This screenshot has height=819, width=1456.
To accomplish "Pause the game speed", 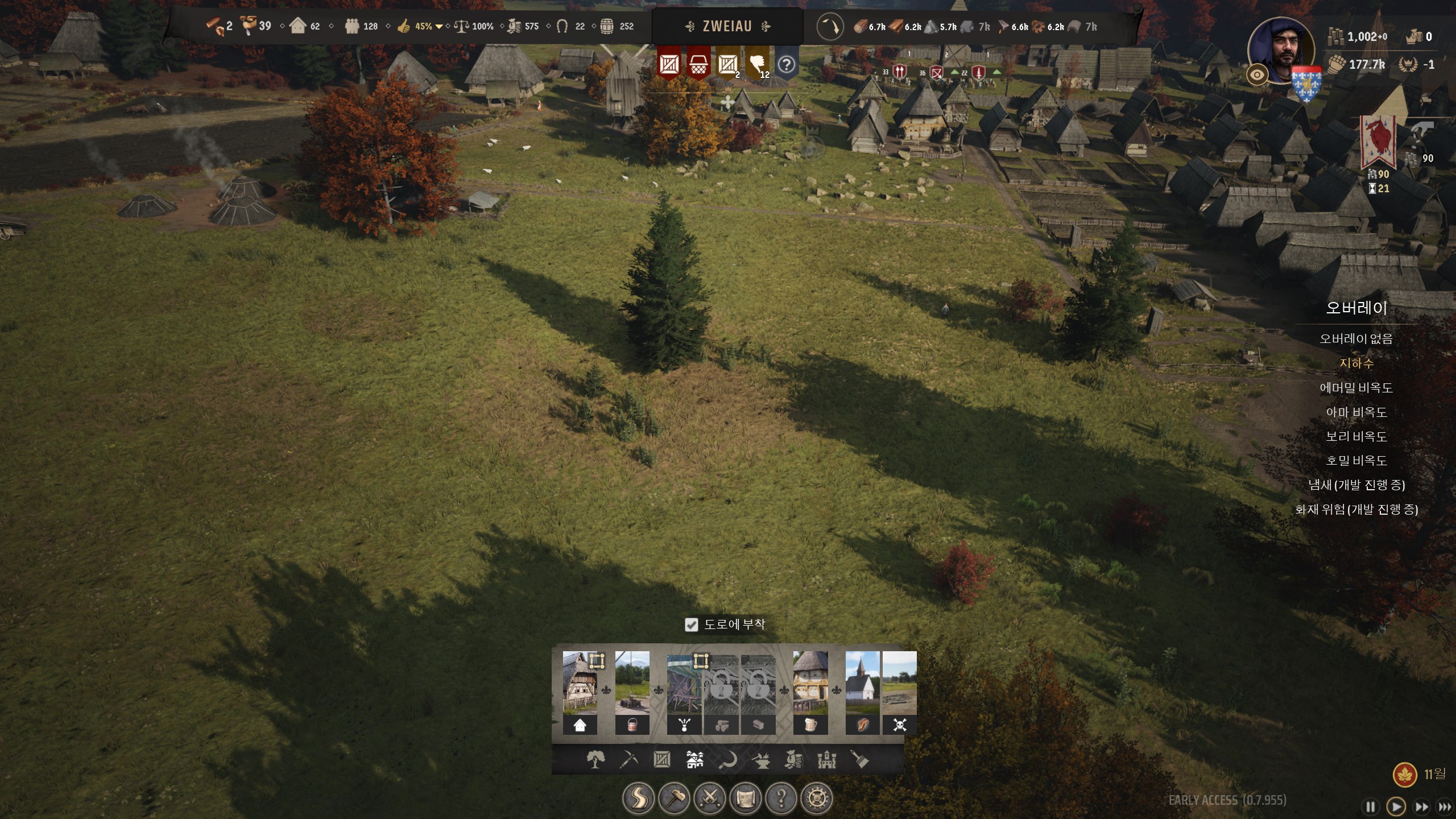I will pos(1371,806).
